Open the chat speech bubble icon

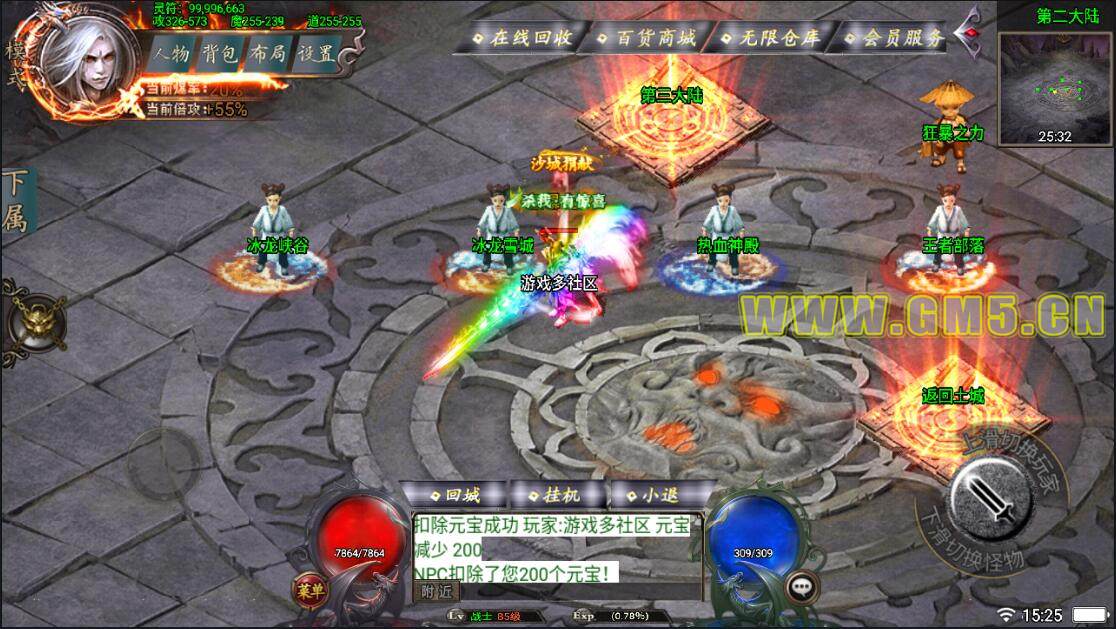[x=799, y=588]
